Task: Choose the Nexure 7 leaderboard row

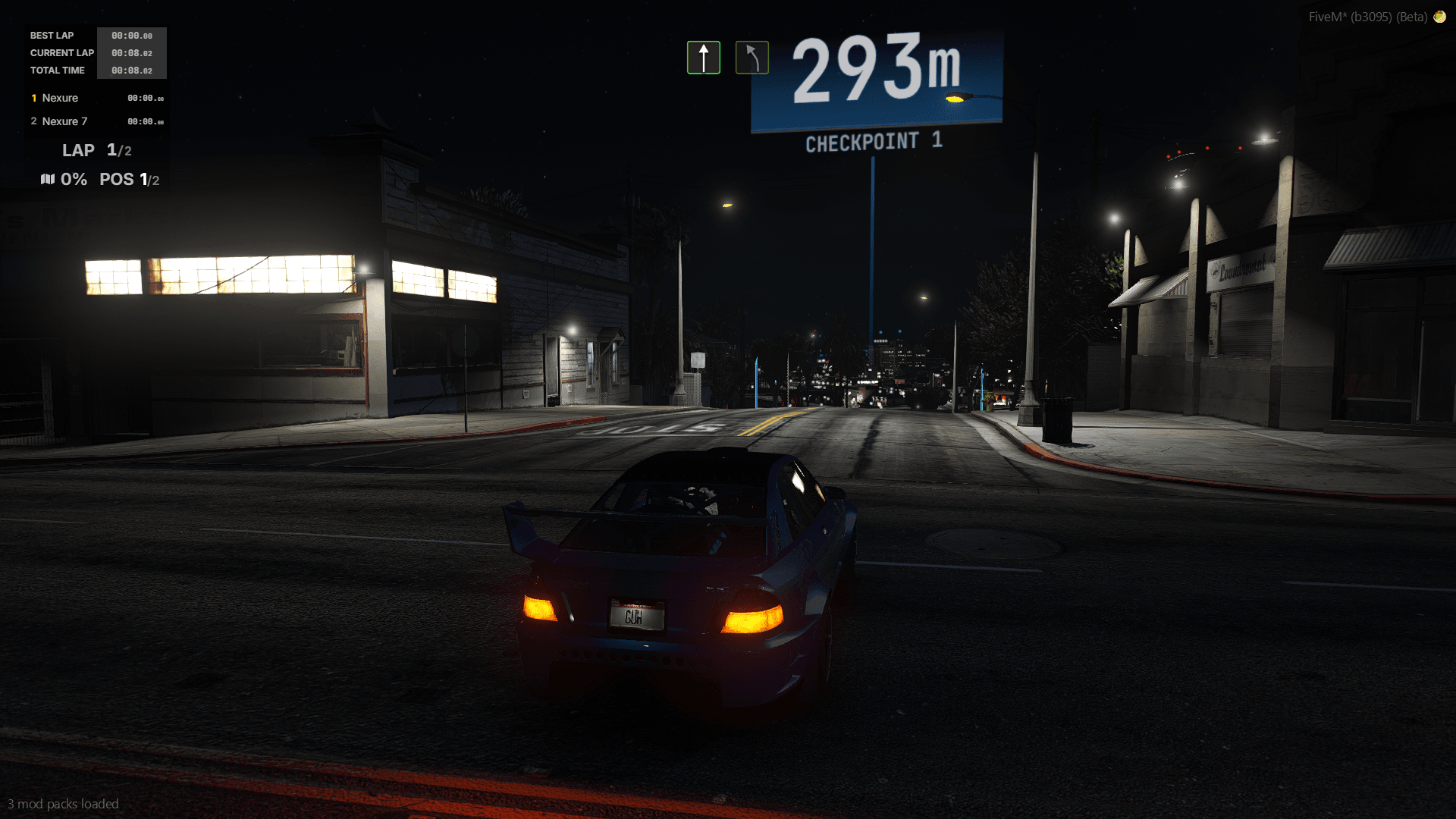Action: coord(96,121)
